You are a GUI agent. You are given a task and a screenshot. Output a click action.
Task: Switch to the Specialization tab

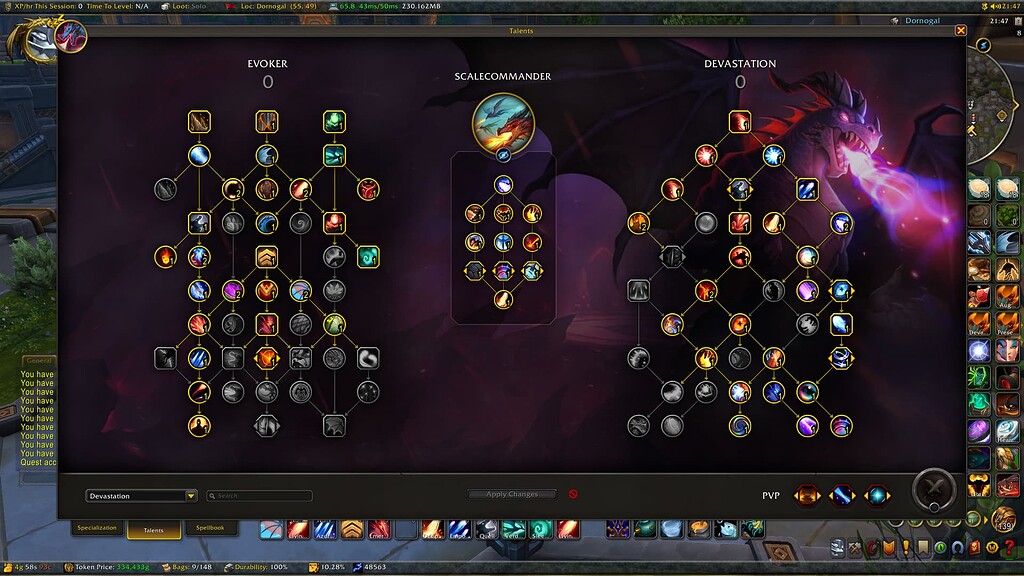pyautogui.click(x=97, y=528)
